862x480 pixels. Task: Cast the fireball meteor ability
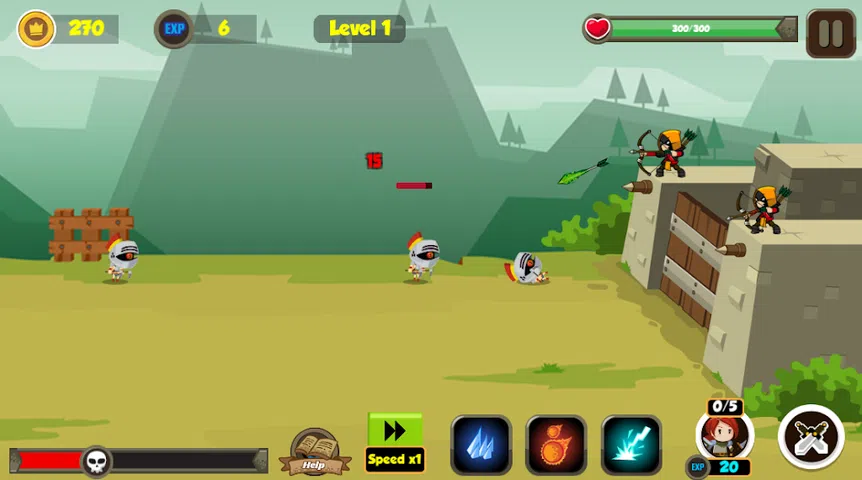(x=556, y=445)
